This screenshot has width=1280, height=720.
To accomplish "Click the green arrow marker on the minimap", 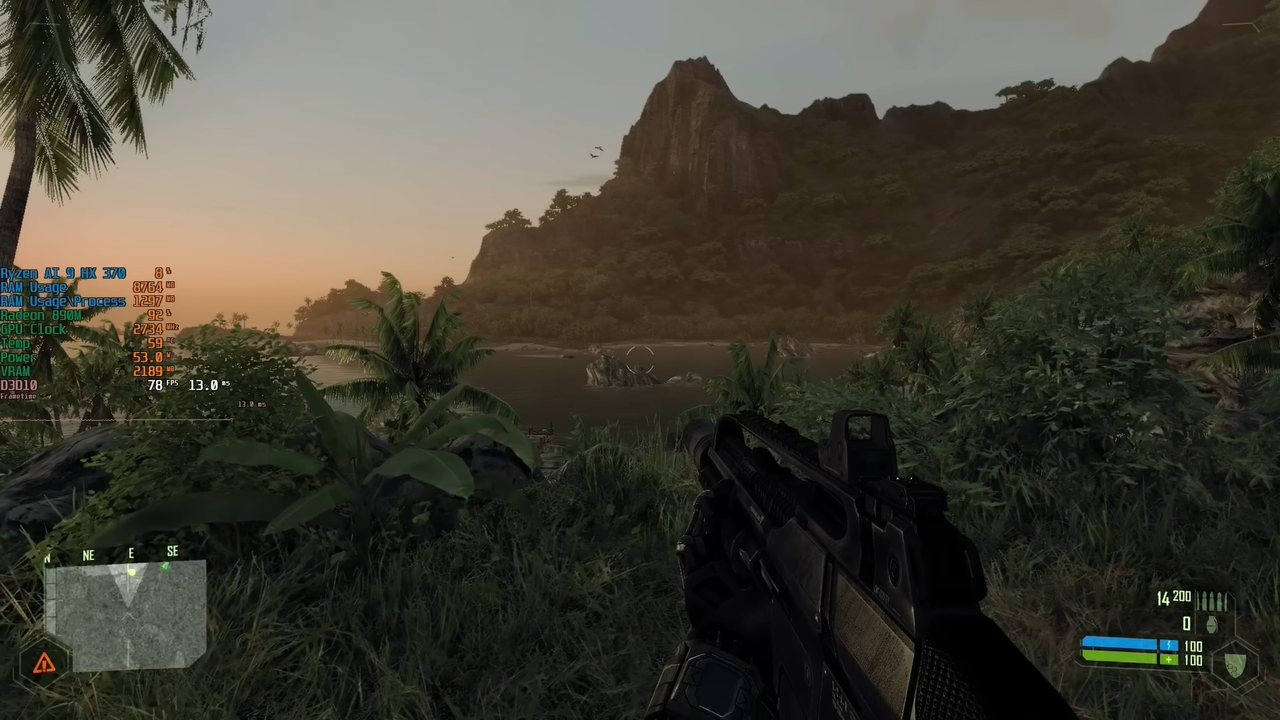I will click(x=165, y=567).
